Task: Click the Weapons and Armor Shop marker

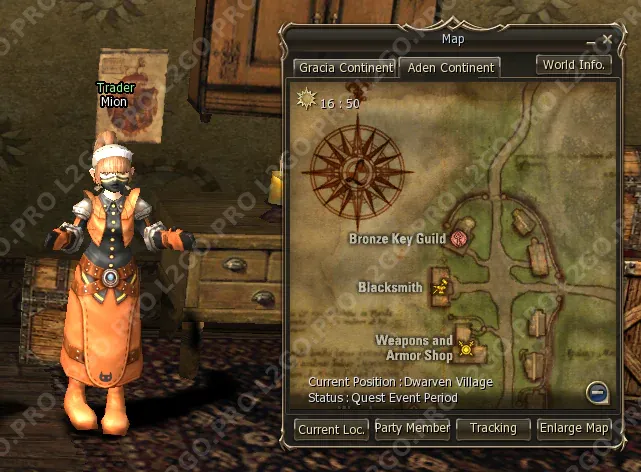Action: [x=465, y=349]
